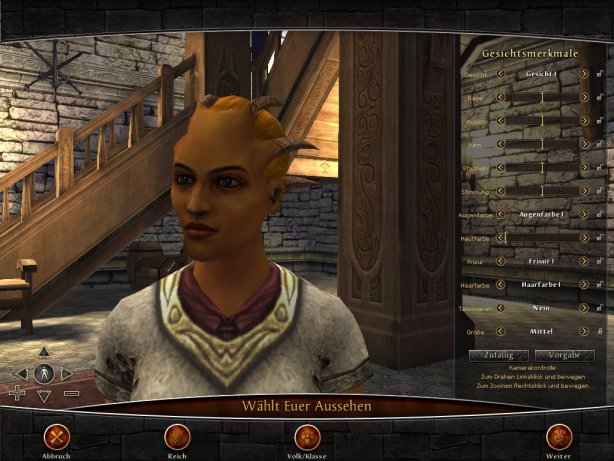Zoom the camera in with the plus icon
This screenshot has width=614, height=461.
pos(17,394)
